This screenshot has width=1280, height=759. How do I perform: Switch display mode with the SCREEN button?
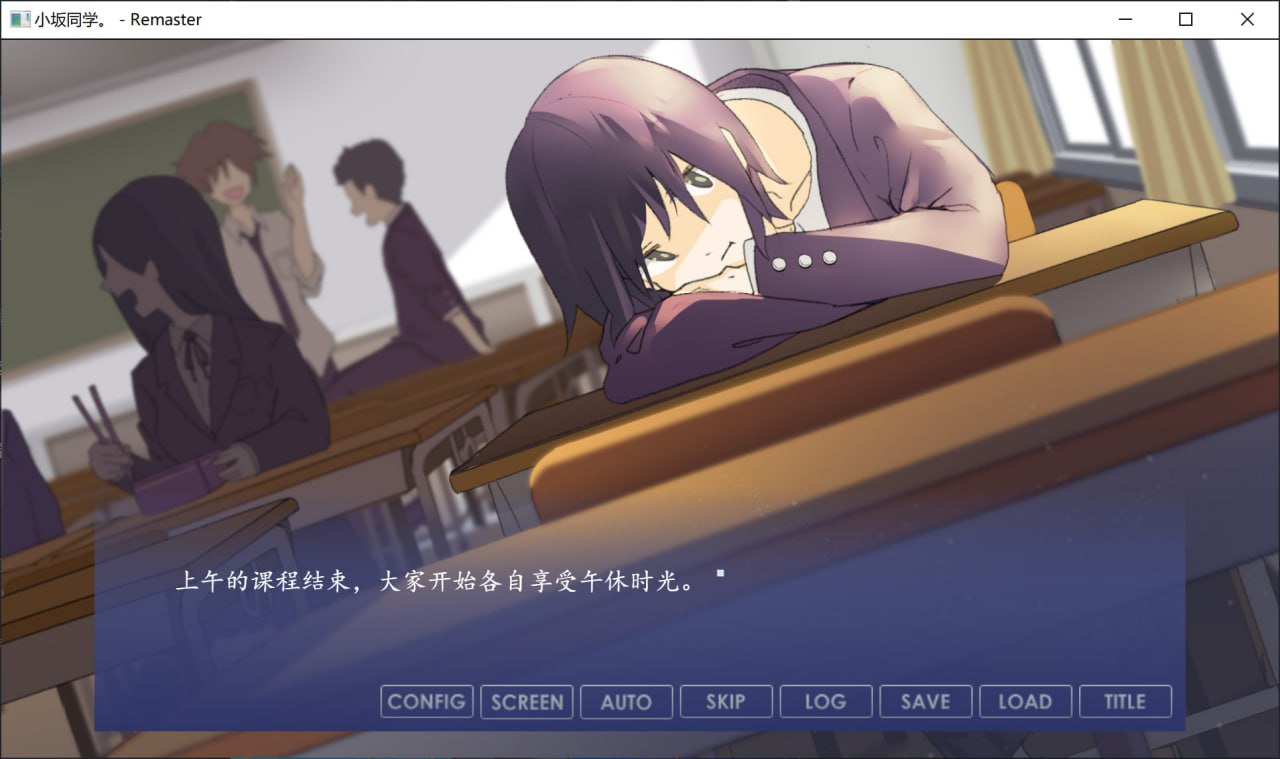[526, 701]
